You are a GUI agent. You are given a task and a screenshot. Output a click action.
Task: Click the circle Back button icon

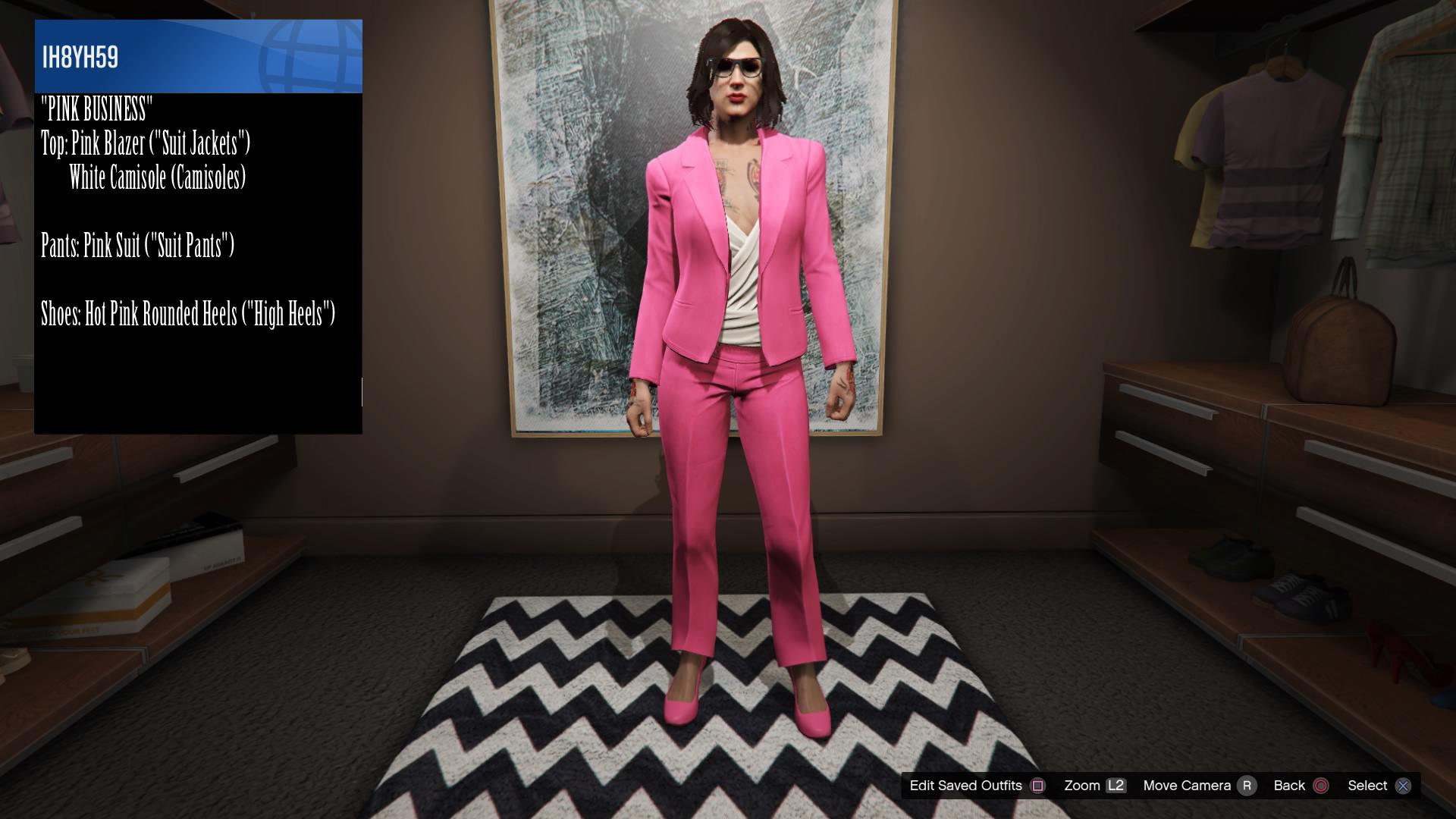[x=1322, y=786]
